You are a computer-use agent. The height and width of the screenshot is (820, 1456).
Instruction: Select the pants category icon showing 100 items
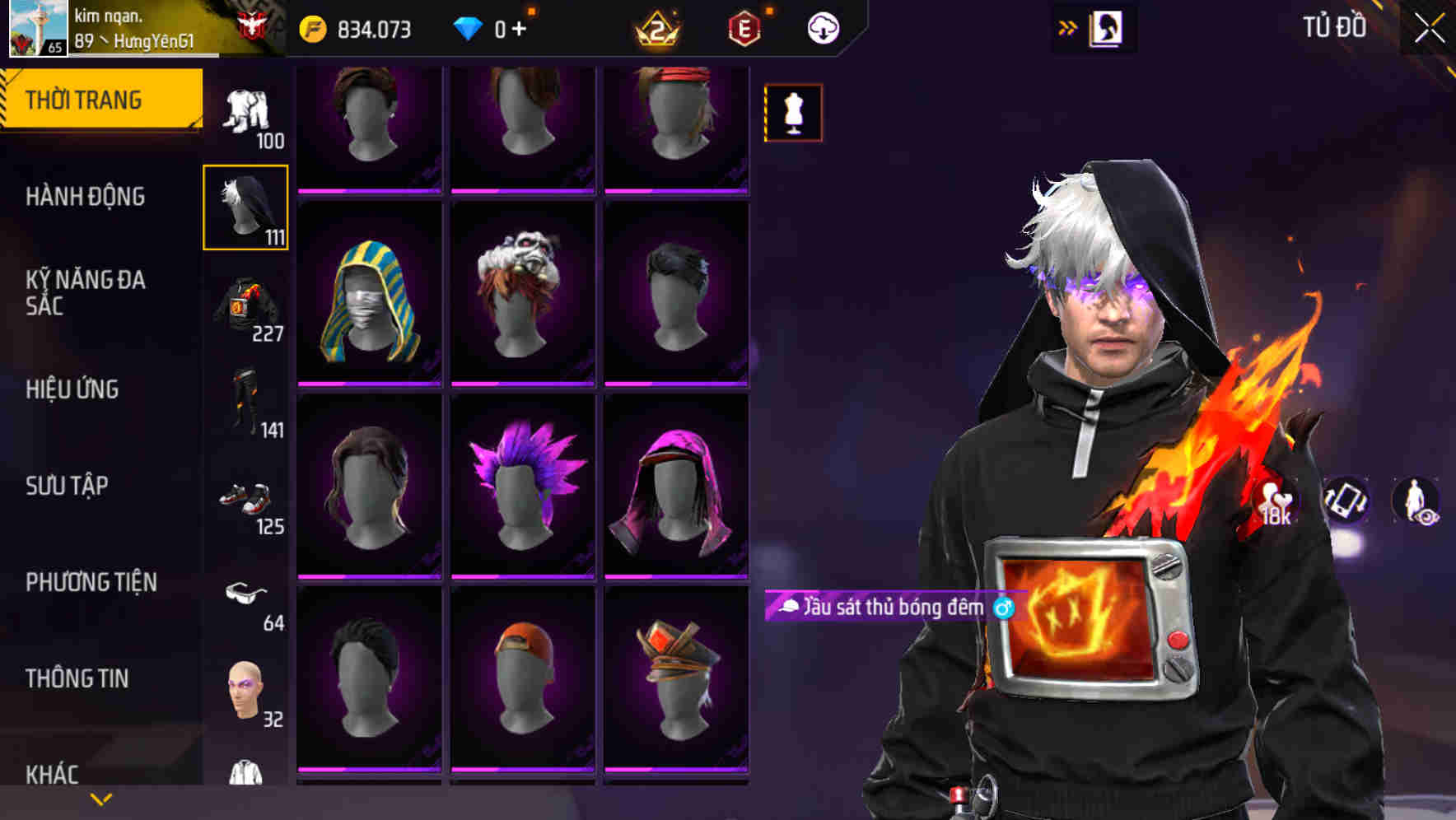click(x=244, y=107)
